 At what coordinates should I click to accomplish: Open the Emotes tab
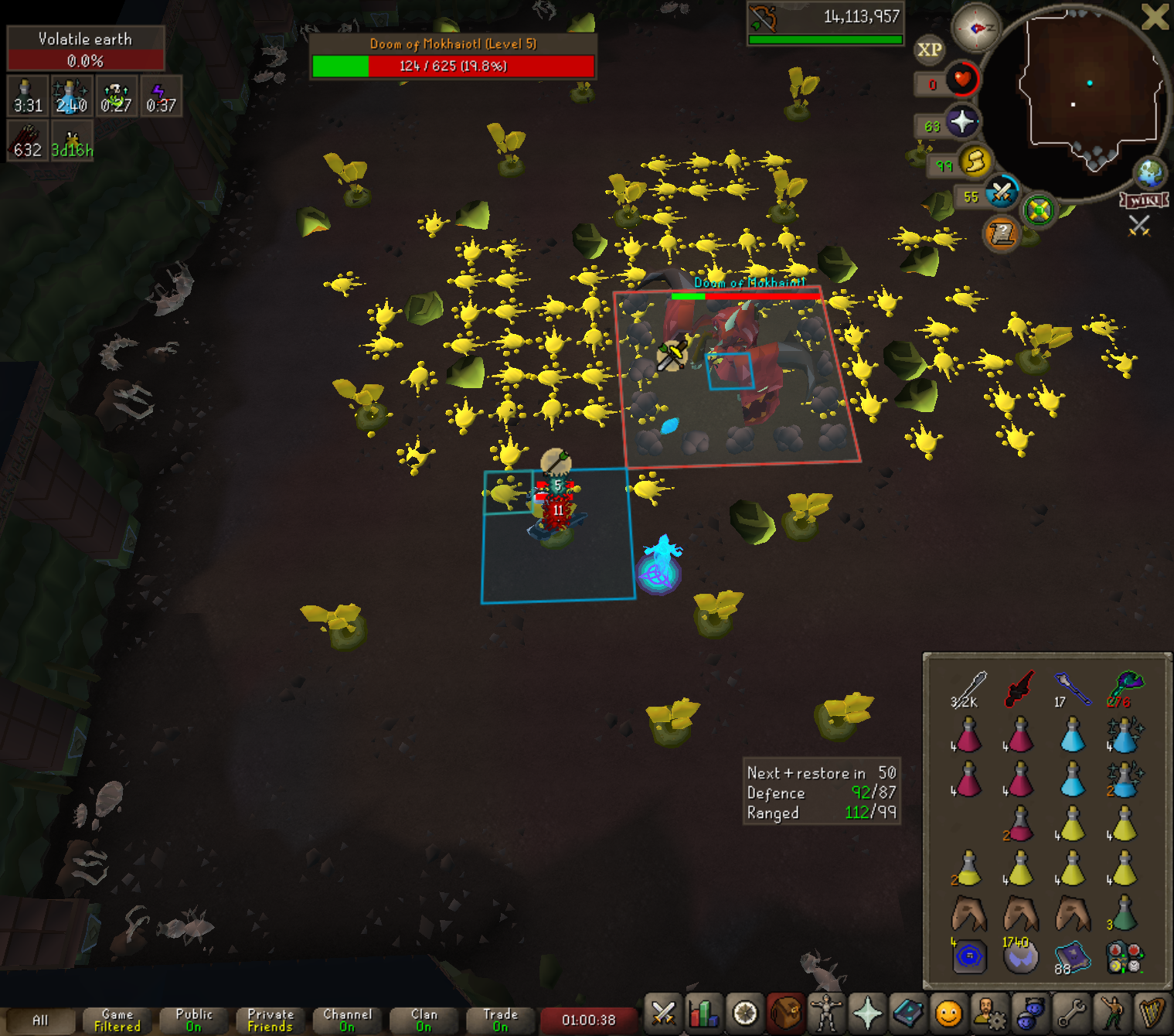pos(1113,1013)
